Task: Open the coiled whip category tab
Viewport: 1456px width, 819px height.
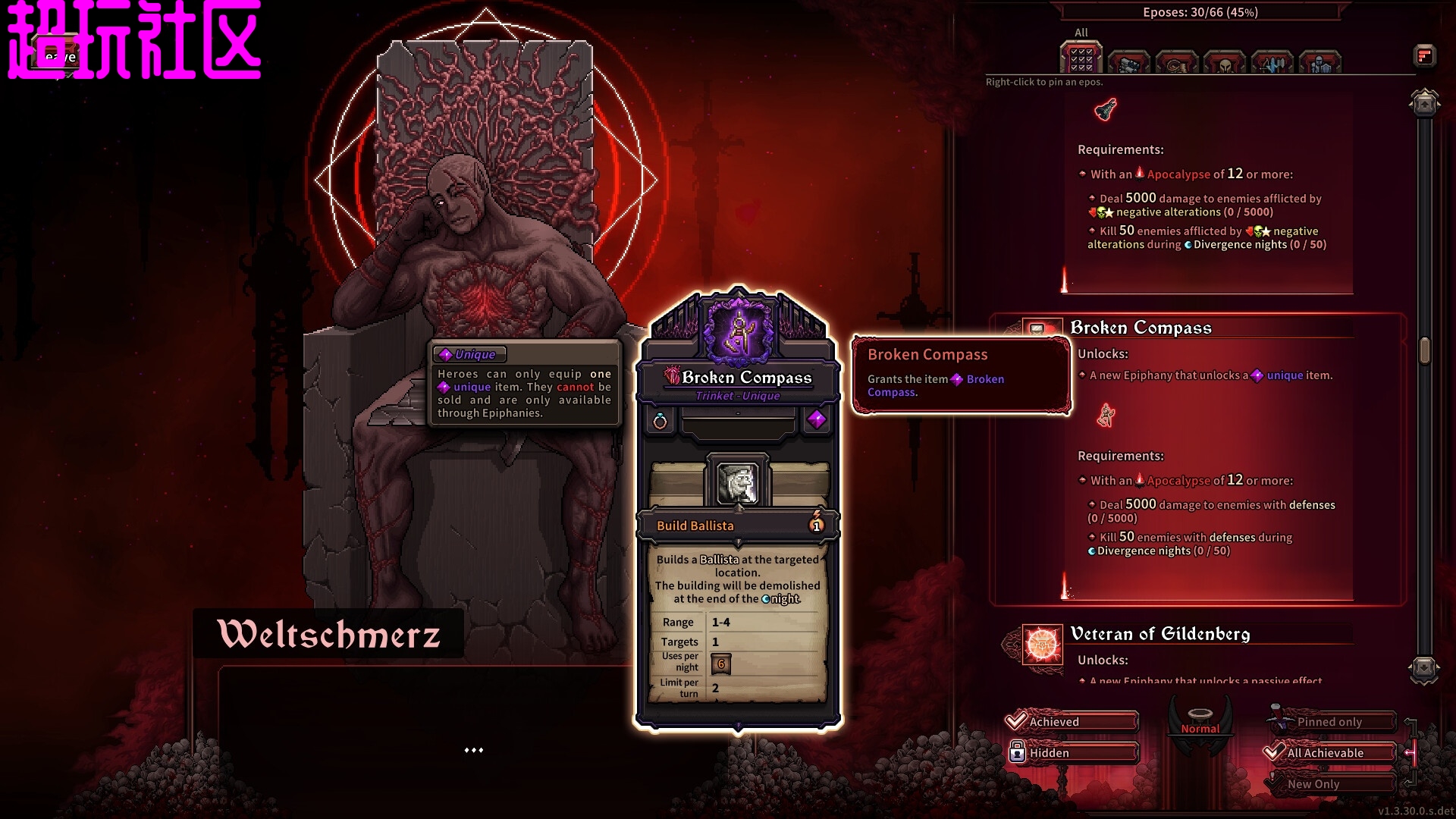Action: [1176, 63]
